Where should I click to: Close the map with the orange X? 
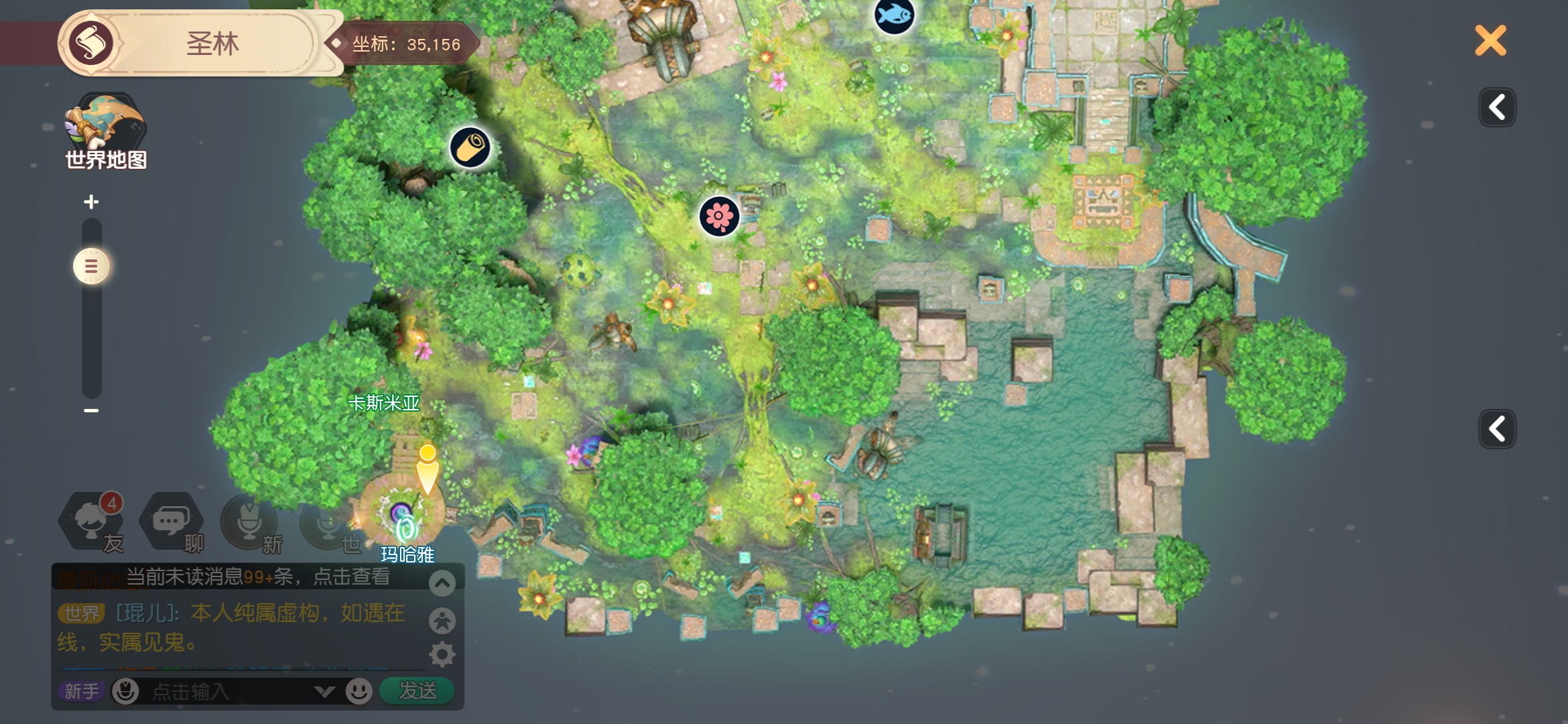pos(1490,40)
